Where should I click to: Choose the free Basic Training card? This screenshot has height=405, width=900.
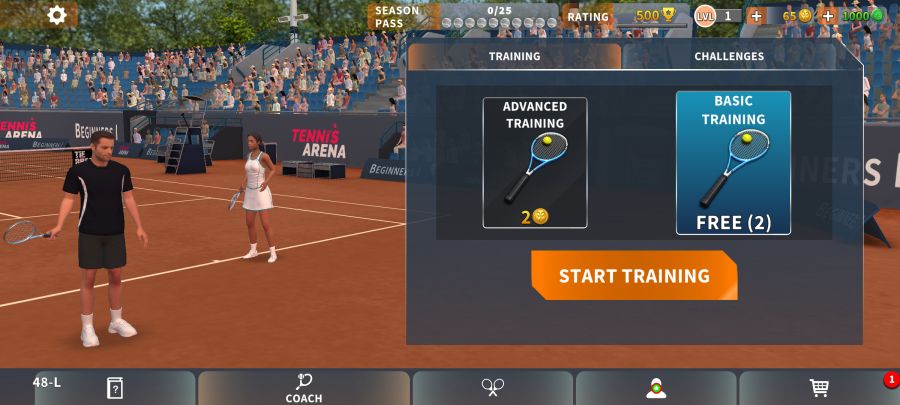tap(733, 163)
